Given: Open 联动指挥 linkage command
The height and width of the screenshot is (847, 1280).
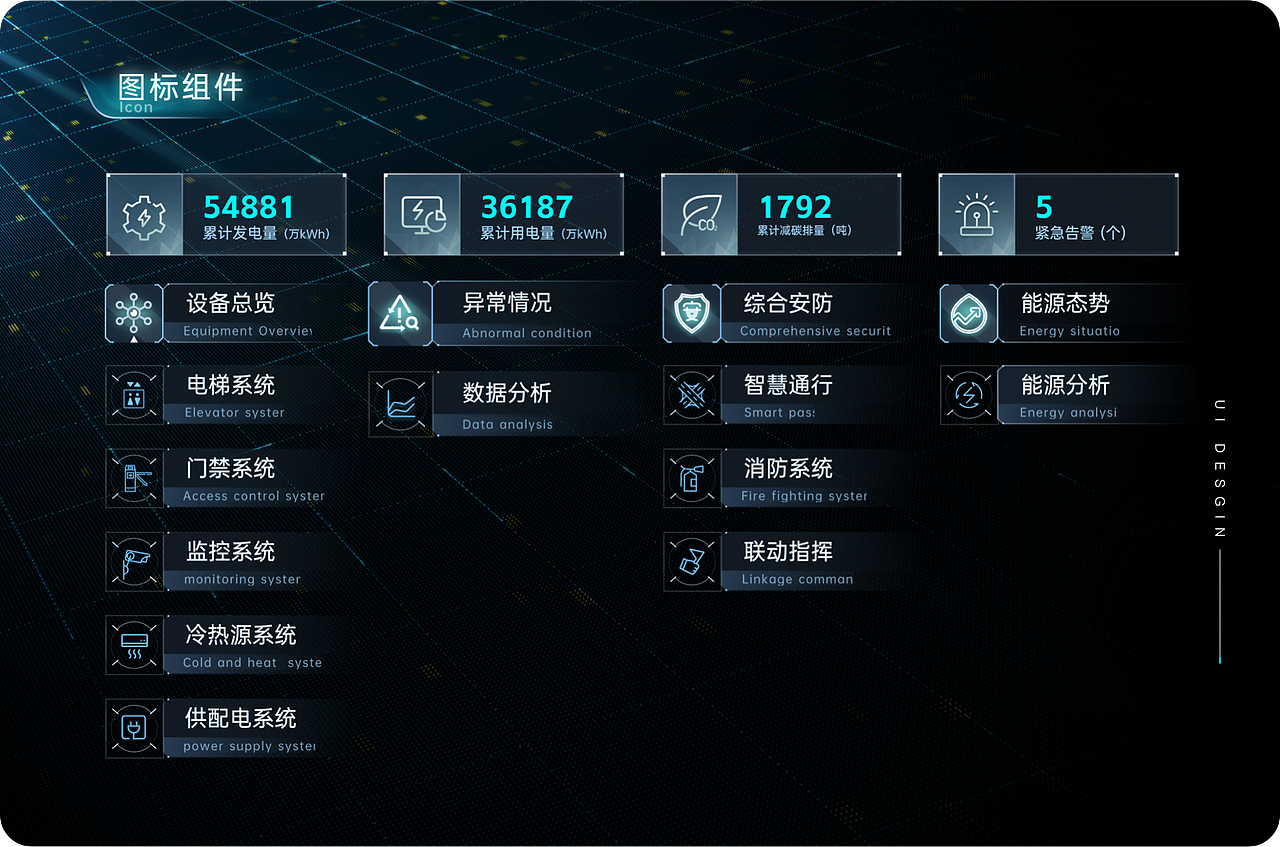Looking at the screenshot, I should tap(692, 561).
